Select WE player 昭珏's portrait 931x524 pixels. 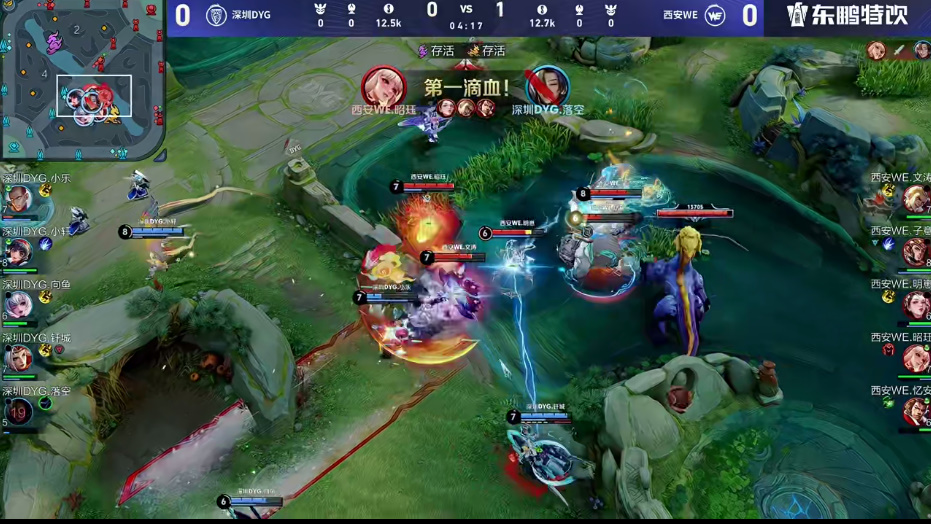[915, 358]
